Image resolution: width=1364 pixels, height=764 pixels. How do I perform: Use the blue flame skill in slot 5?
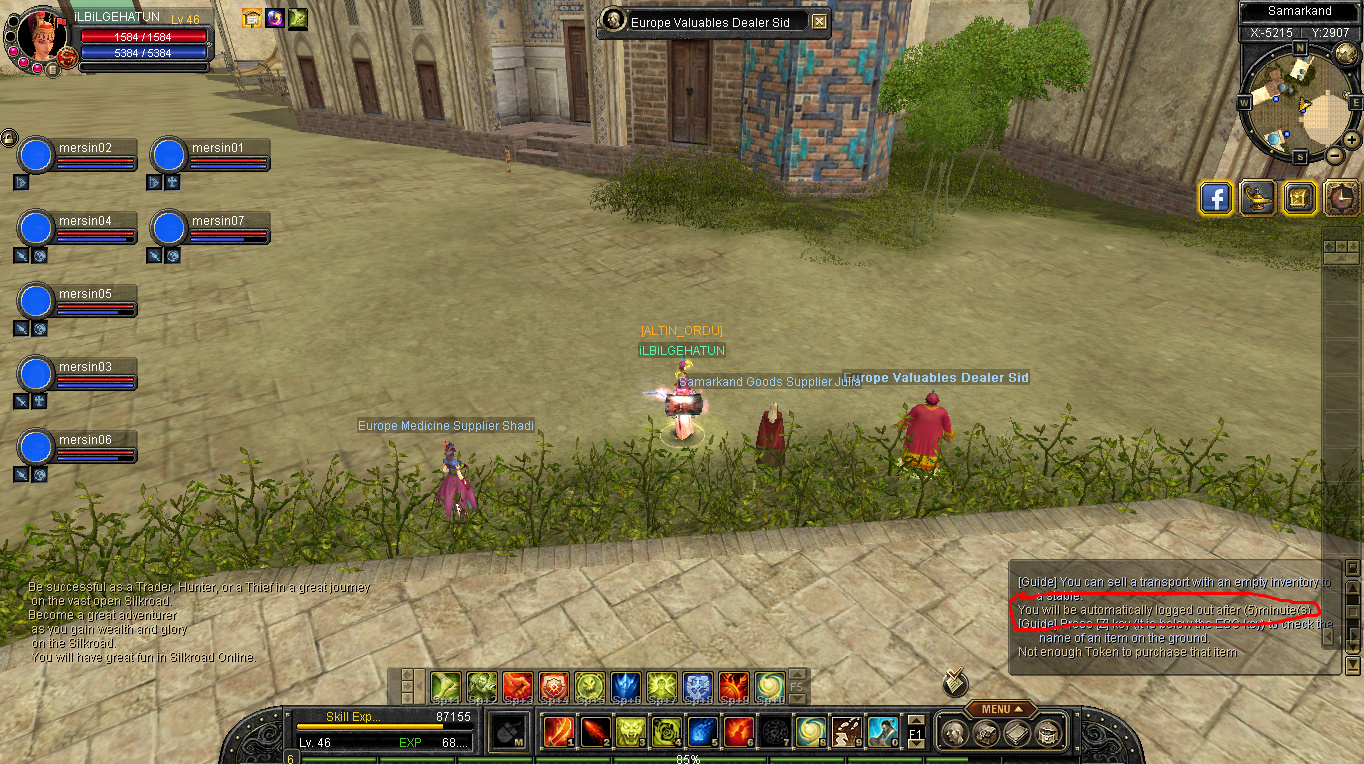coord(702,732)
